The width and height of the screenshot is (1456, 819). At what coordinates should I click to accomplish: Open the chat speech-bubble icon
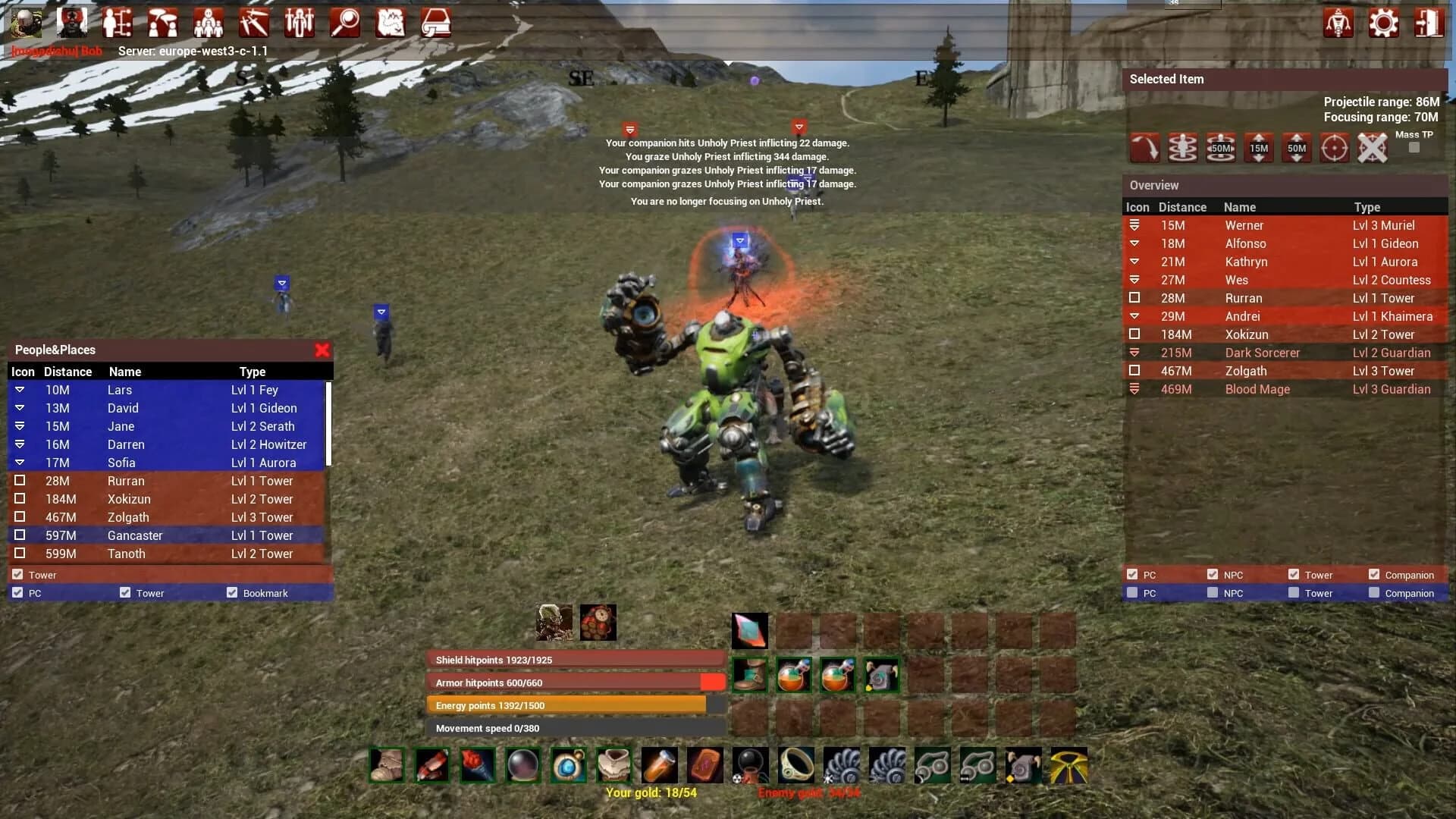point(163,23)
